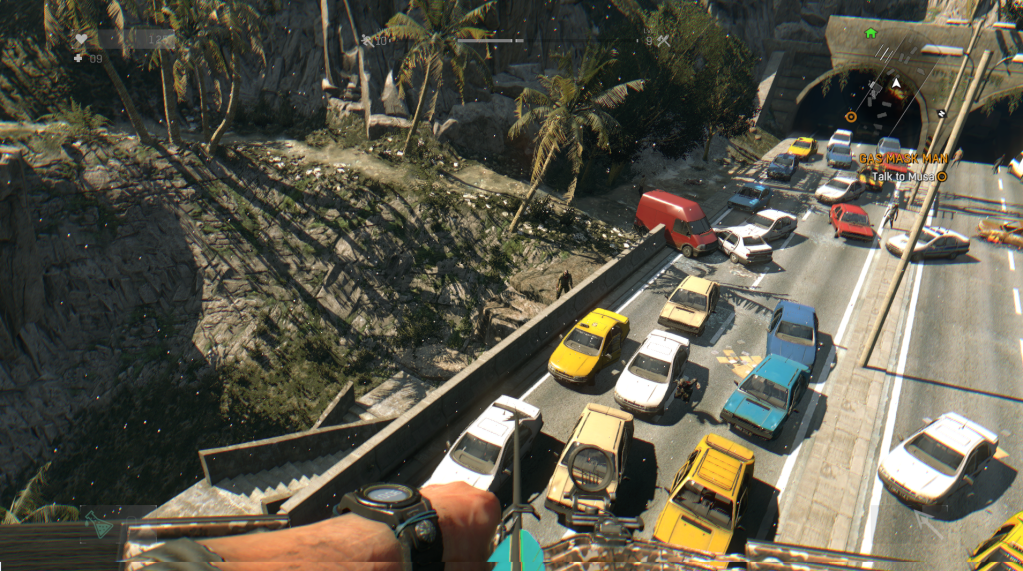This screenshot has width=1023, height=571.
Task: Click the white player arrow on minimap
Action: point(897,83)
